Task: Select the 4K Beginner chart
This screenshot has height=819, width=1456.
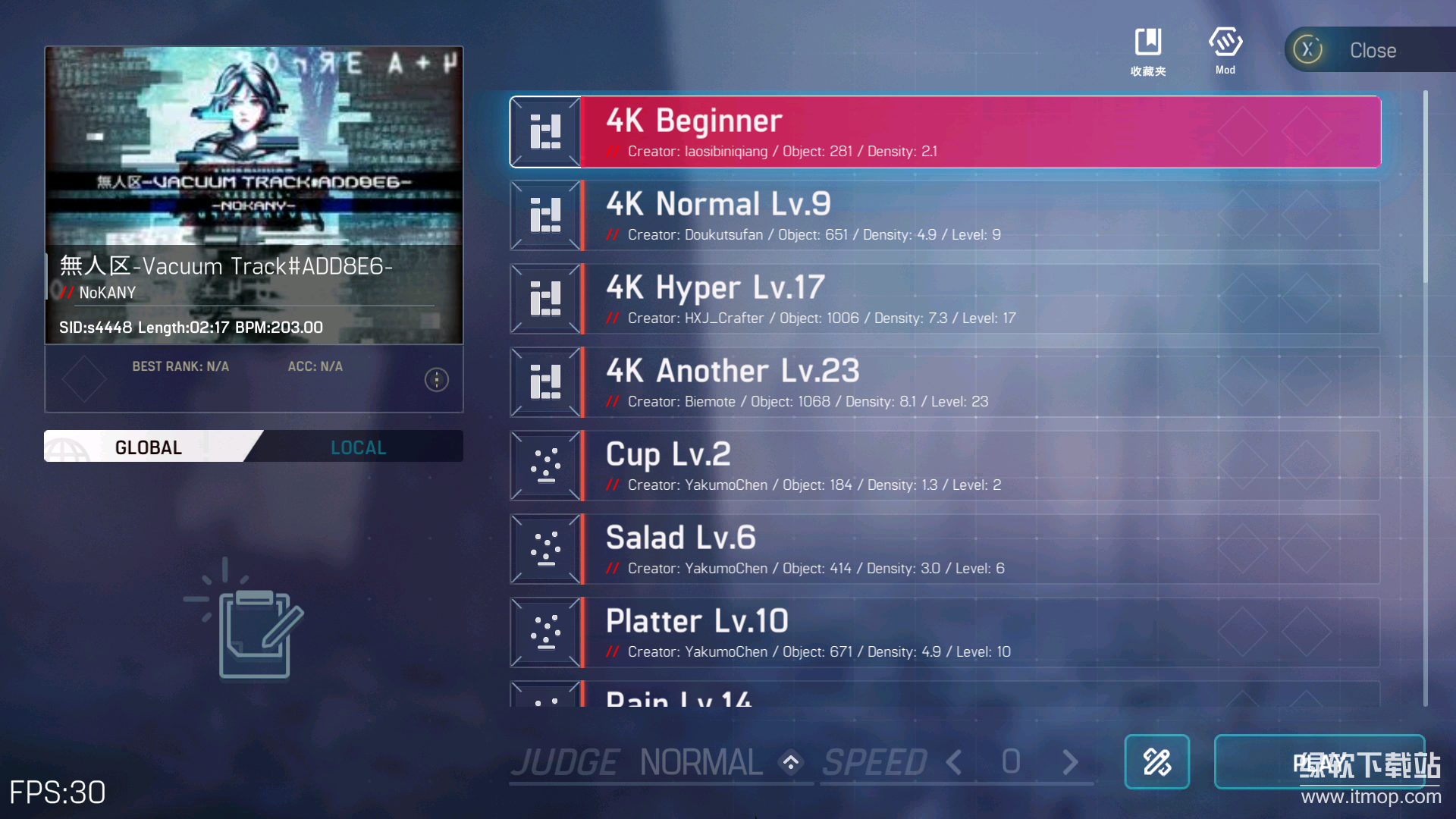Action: pos(944,132)
